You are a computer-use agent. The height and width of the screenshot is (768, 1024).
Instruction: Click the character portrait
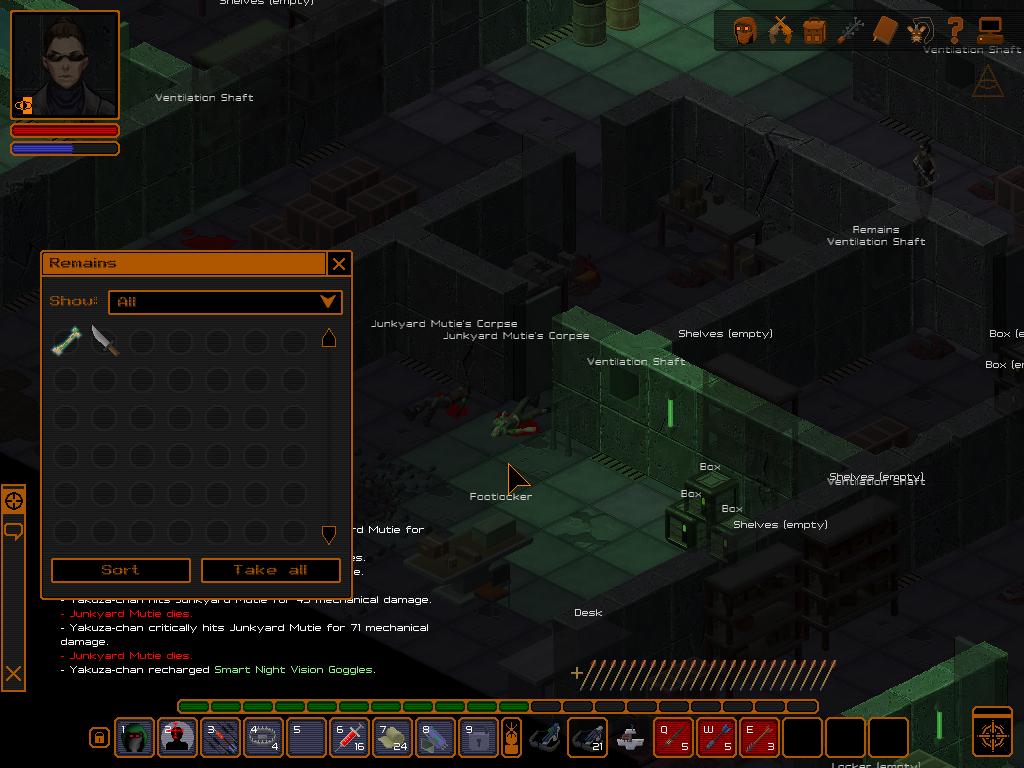pyautogui.click(x=65, y=65)
